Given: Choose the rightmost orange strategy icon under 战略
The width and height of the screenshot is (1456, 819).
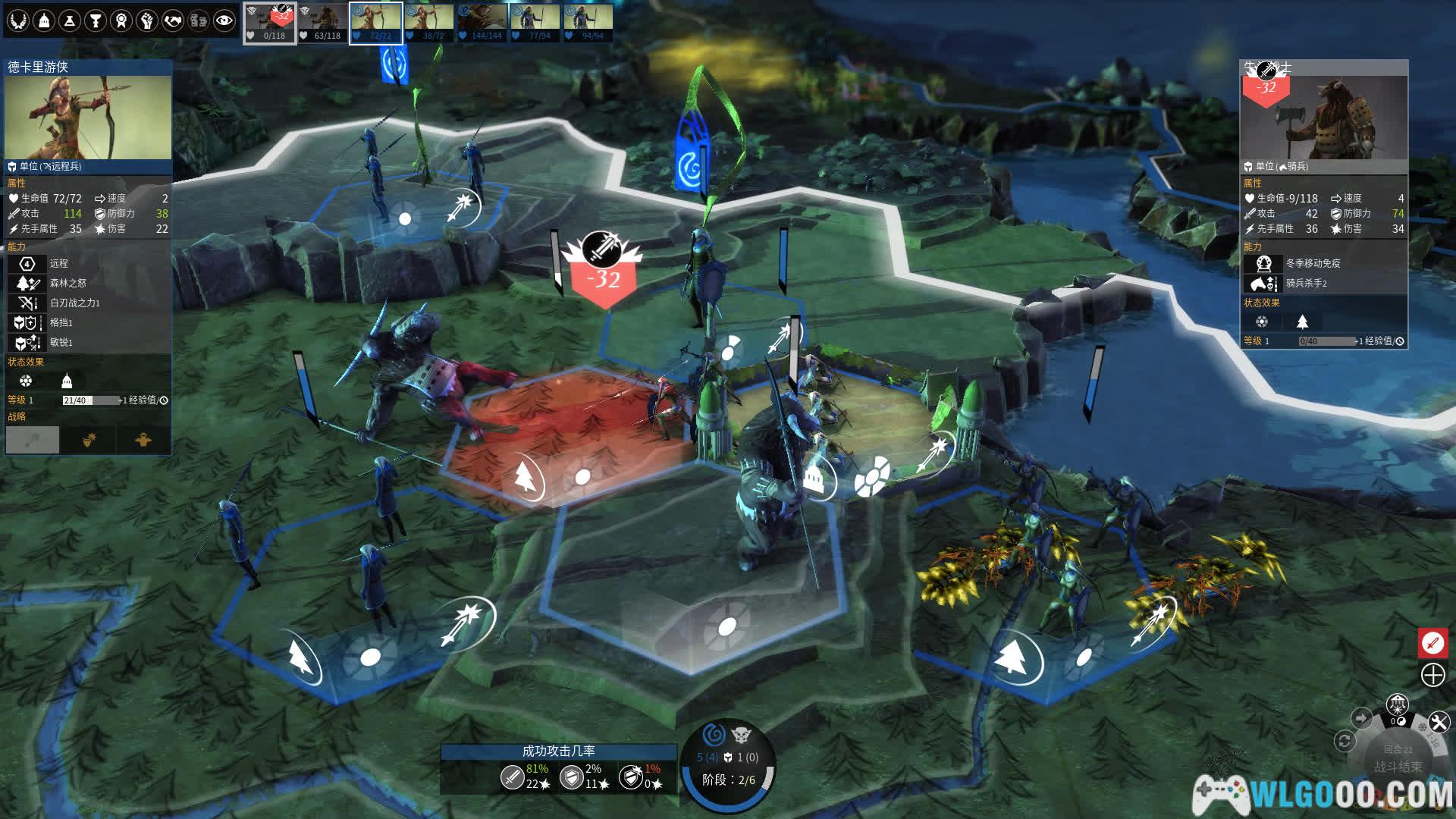Looking at the screenshot, I should 143,440.
